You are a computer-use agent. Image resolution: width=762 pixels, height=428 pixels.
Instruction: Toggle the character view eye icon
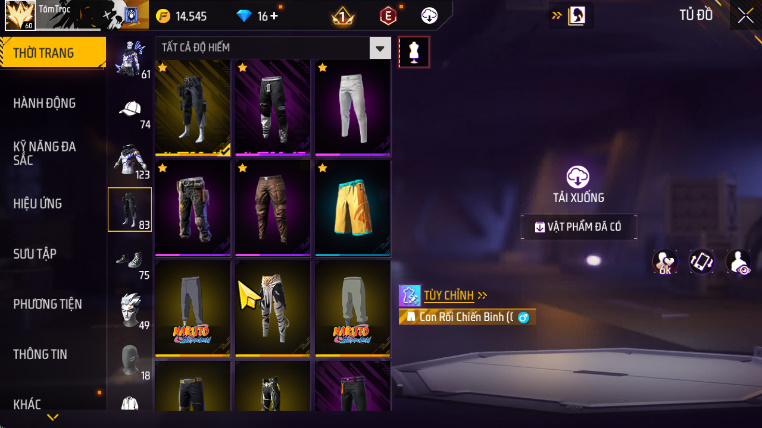pyautogui.click(x=738, y=262)
